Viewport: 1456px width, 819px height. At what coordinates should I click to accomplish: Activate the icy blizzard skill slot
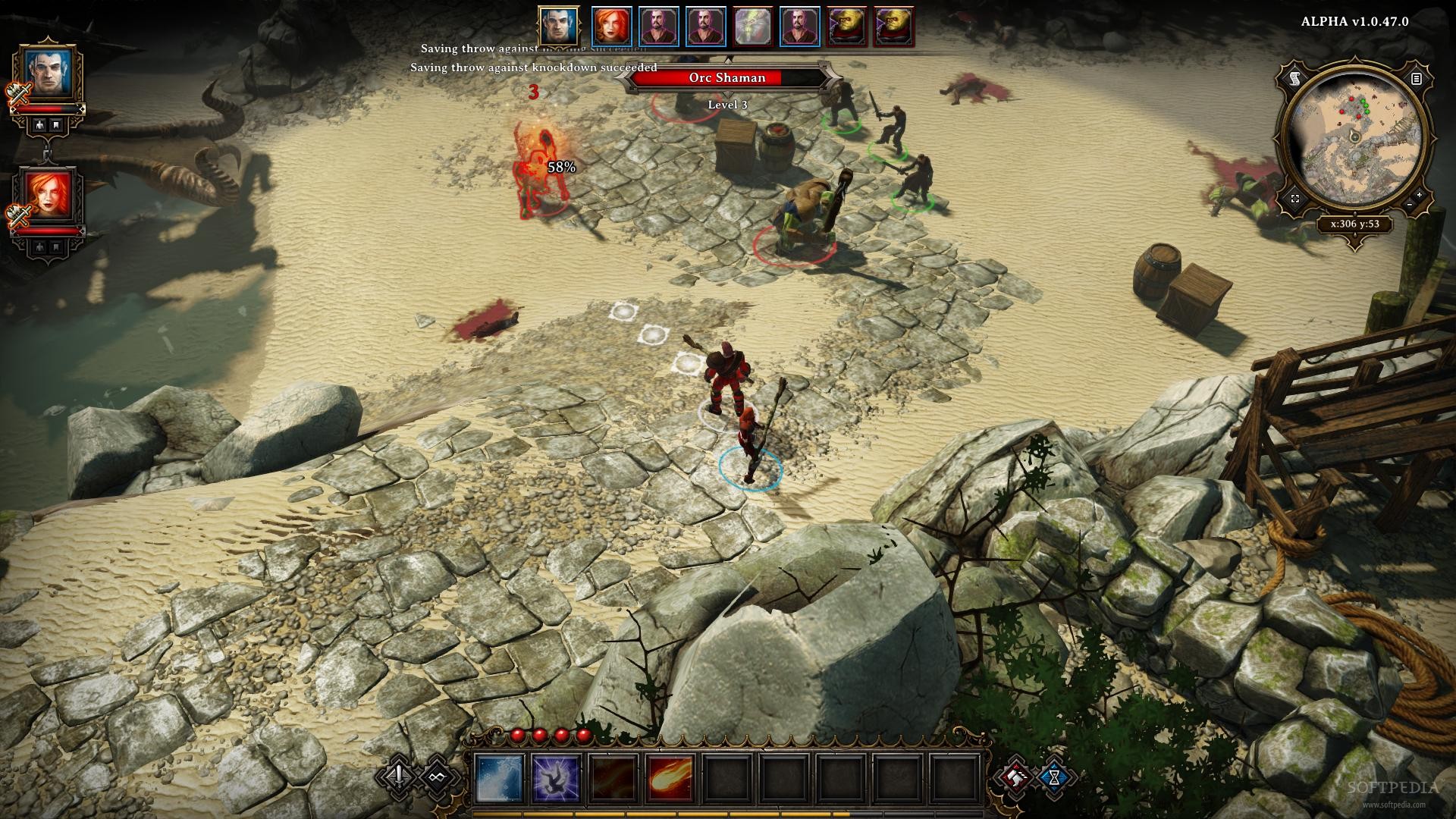pos(499,778)
